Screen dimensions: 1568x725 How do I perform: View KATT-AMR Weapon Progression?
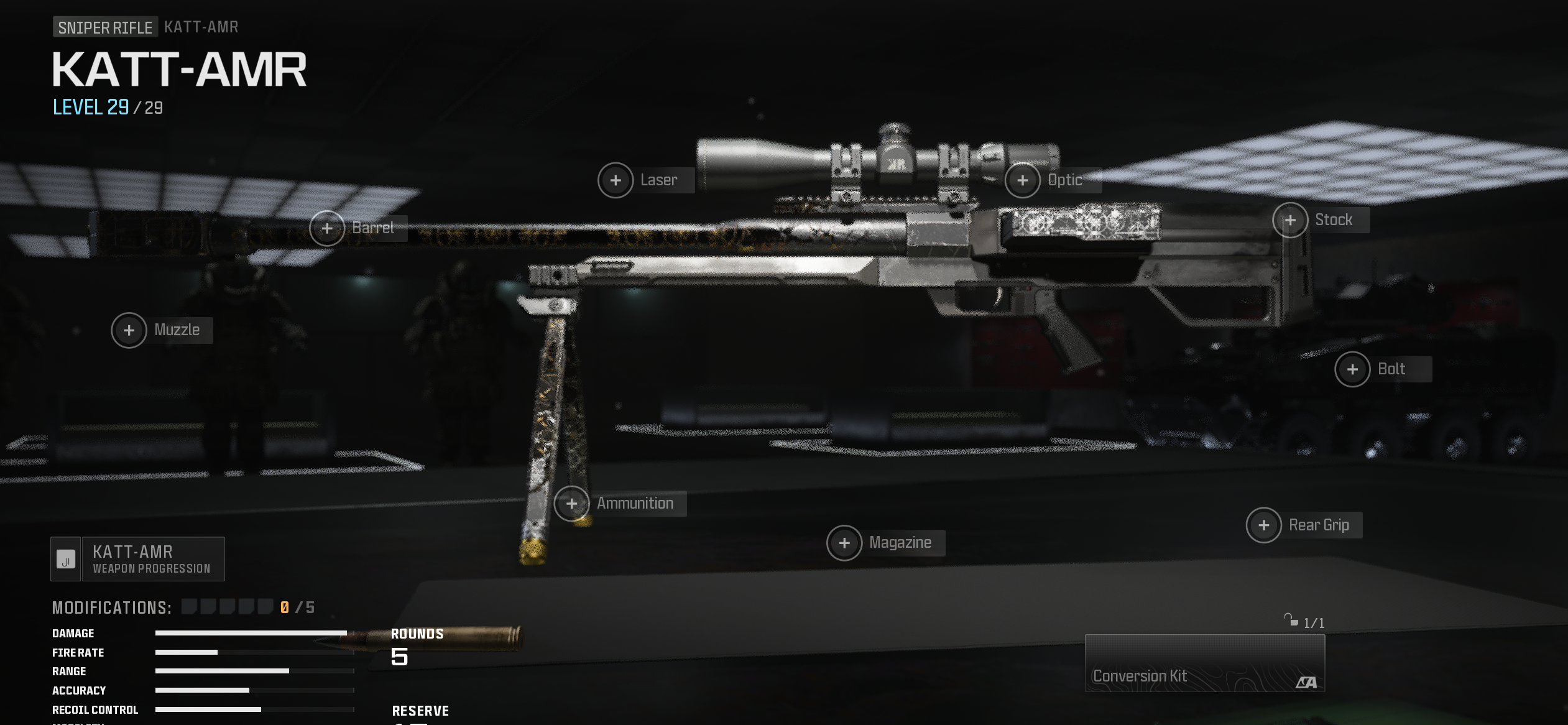138,559
